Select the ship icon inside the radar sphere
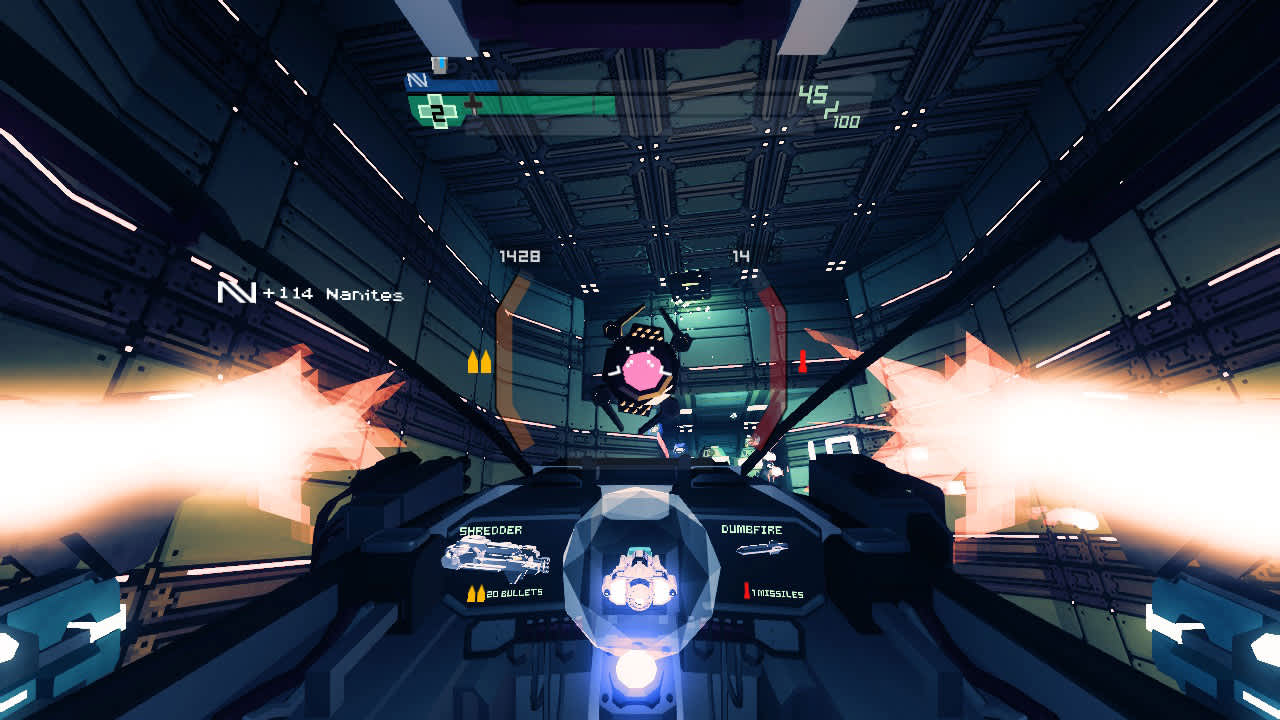Screen dimensions: 1280x720 [x=637, y=577]
